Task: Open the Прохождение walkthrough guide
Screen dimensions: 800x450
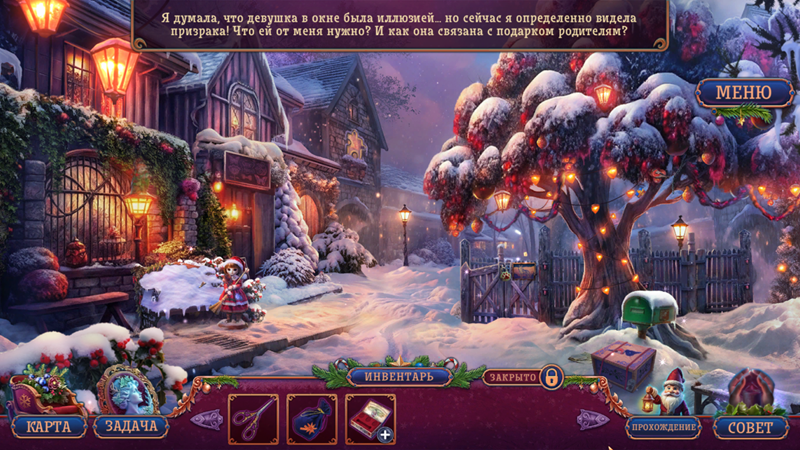Action: 663,427
